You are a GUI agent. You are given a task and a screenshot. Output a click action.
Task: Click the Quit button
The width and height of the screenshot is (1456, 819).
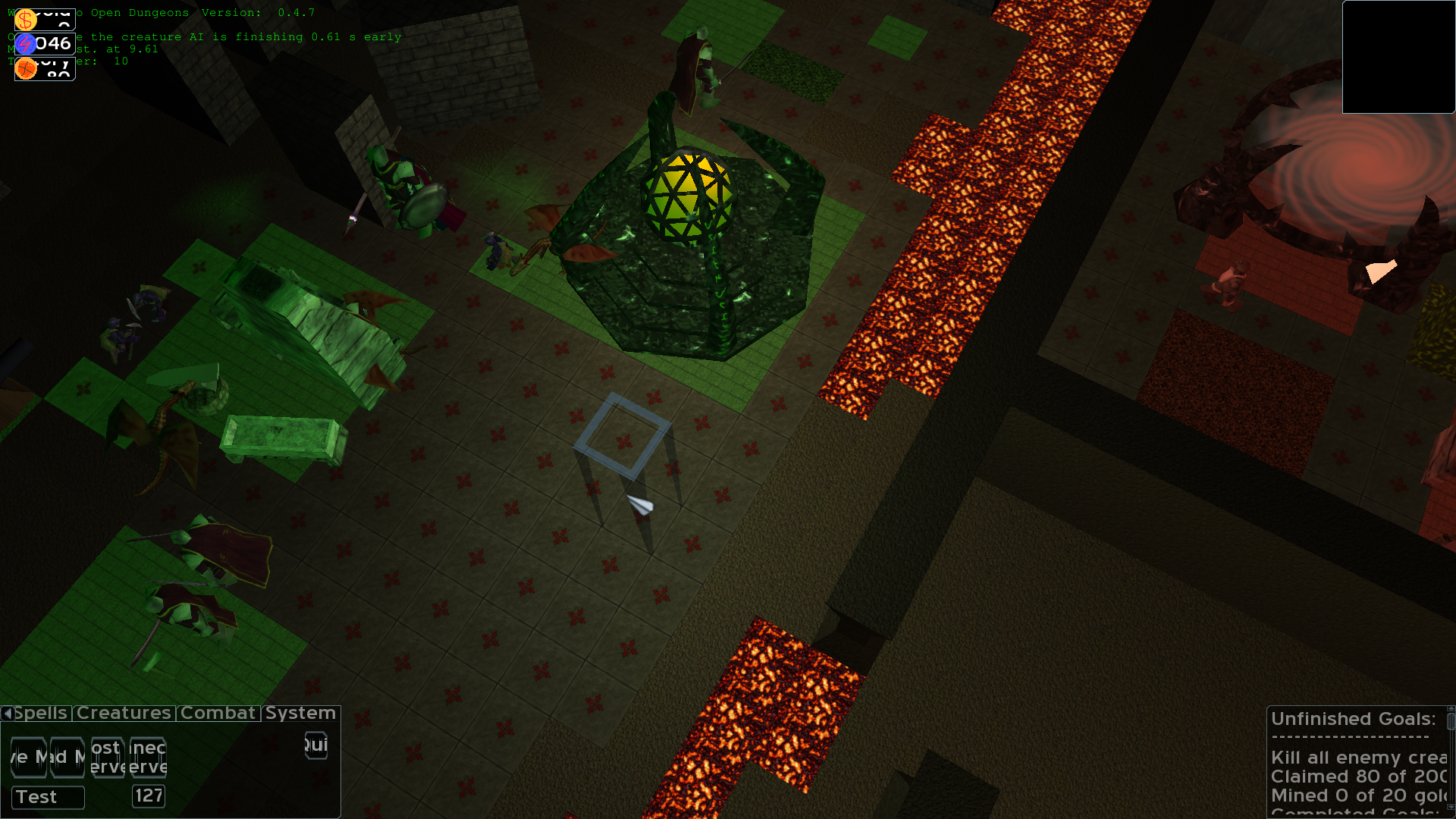(x=315, y=745)
